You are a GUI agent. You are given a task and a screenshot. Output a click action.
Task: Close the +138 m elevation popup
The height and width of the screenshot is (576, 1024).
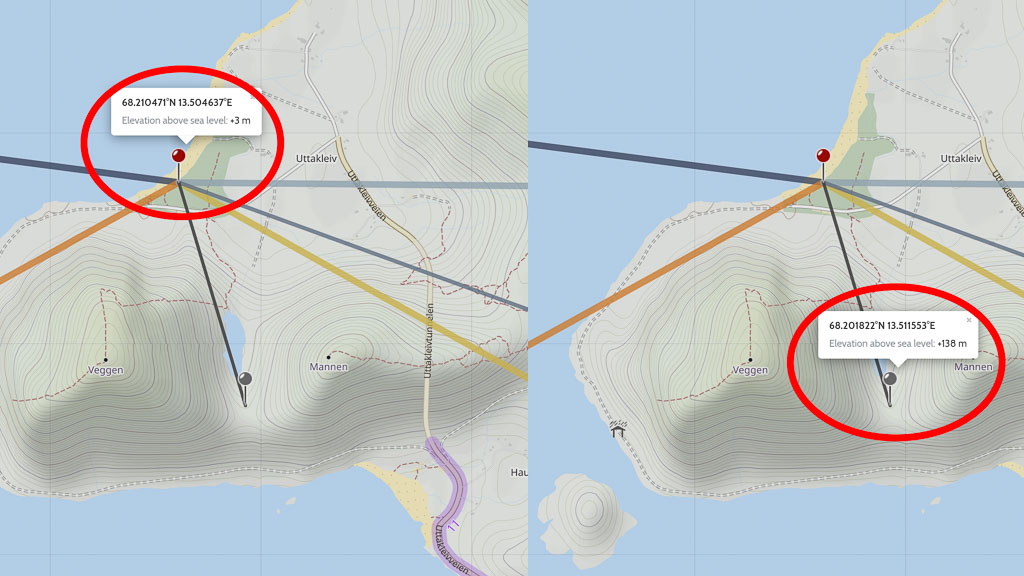[968, 320]
